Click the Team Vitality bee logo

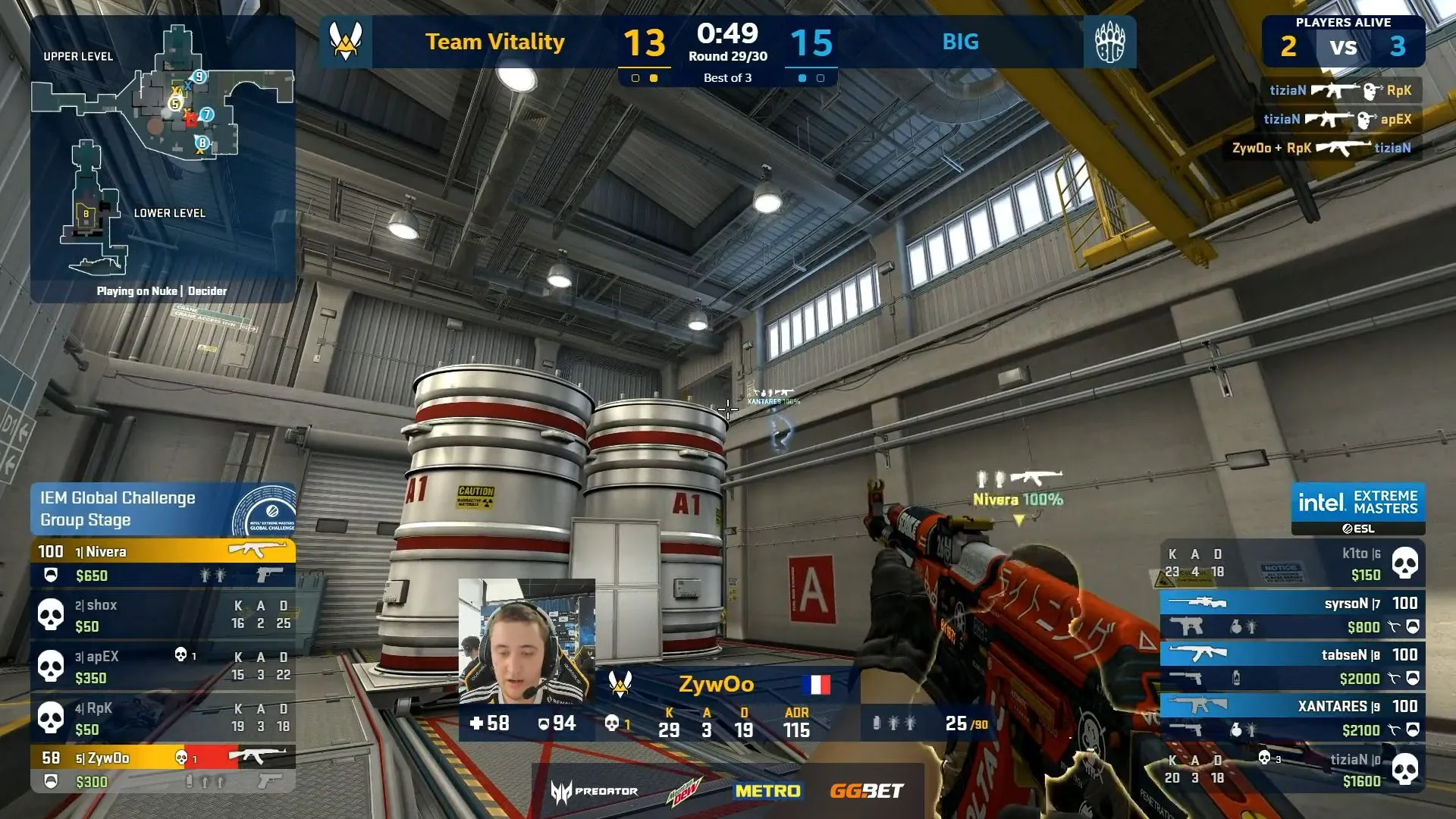click(346, 42)
